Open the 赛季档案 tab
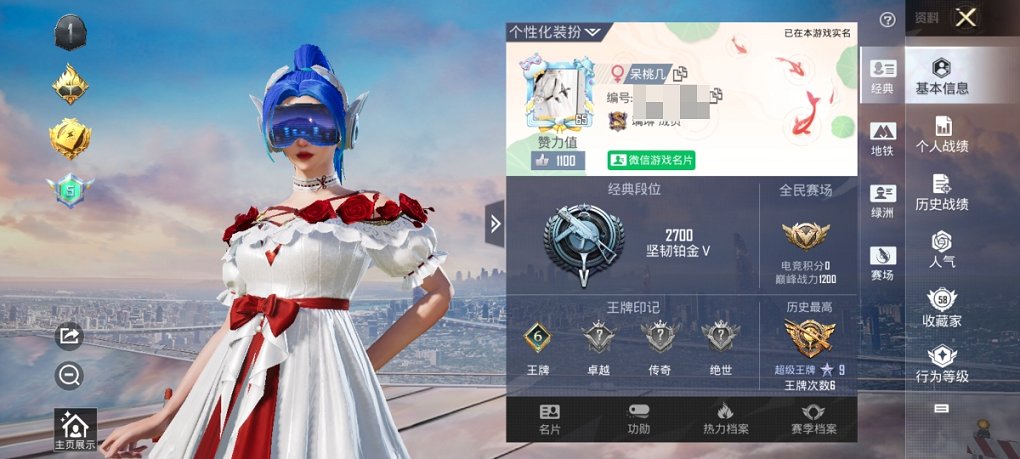The height and width of the screenshot is (459, 1020). pos(813,419)
